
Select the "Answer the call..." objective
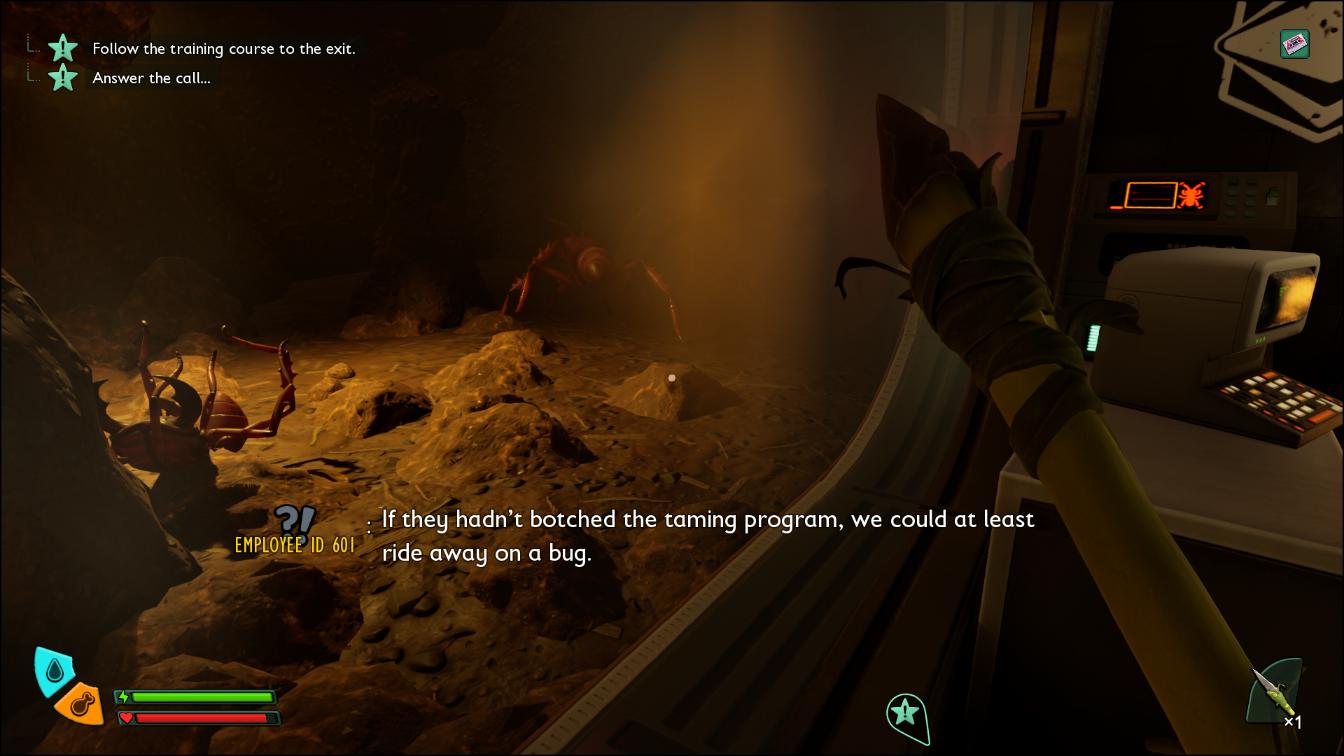(x=151, y=78)
